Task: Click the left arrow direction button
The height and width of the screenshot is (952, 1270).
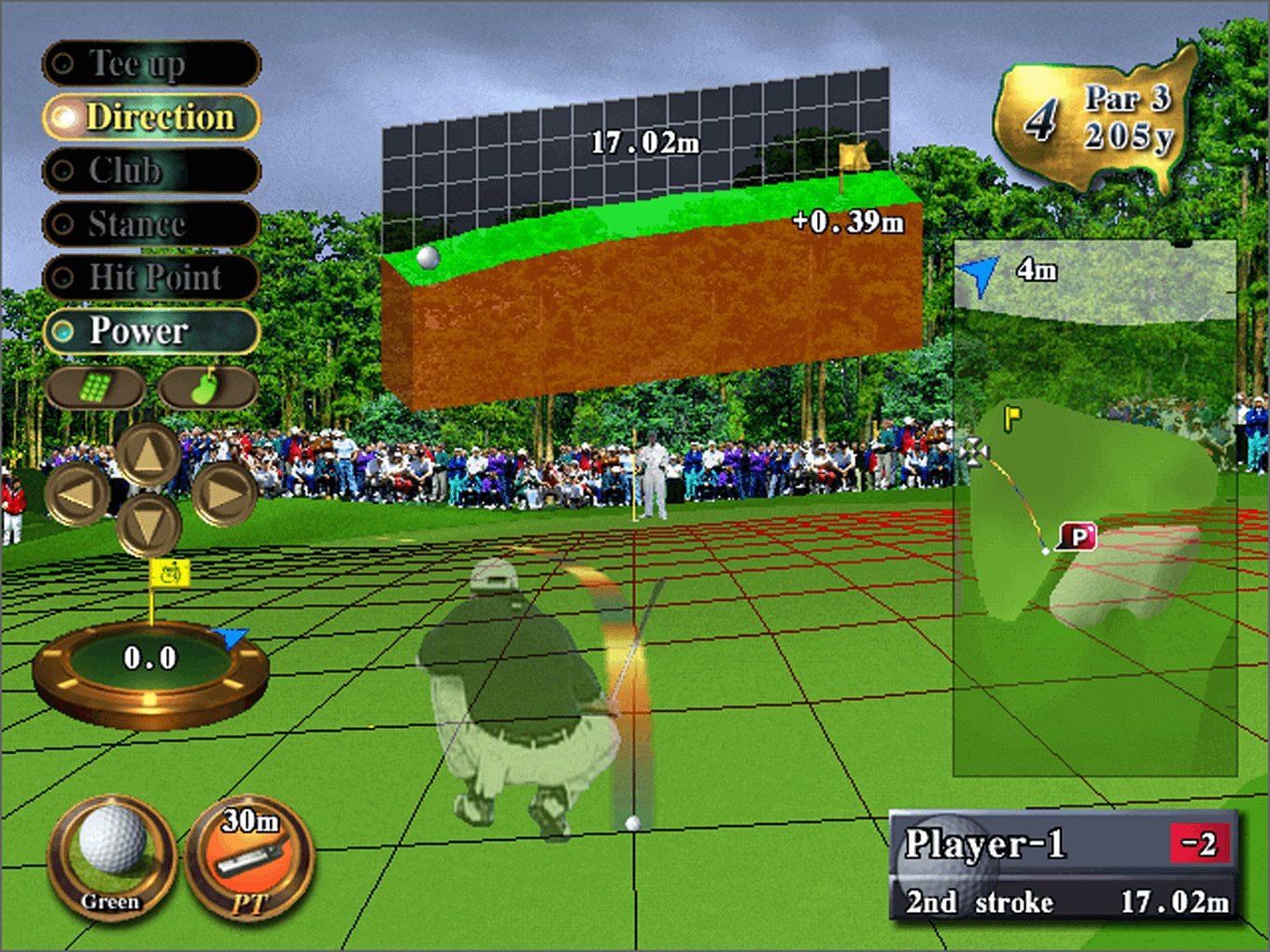Action: pyautogui.click(x=78, y=493)
